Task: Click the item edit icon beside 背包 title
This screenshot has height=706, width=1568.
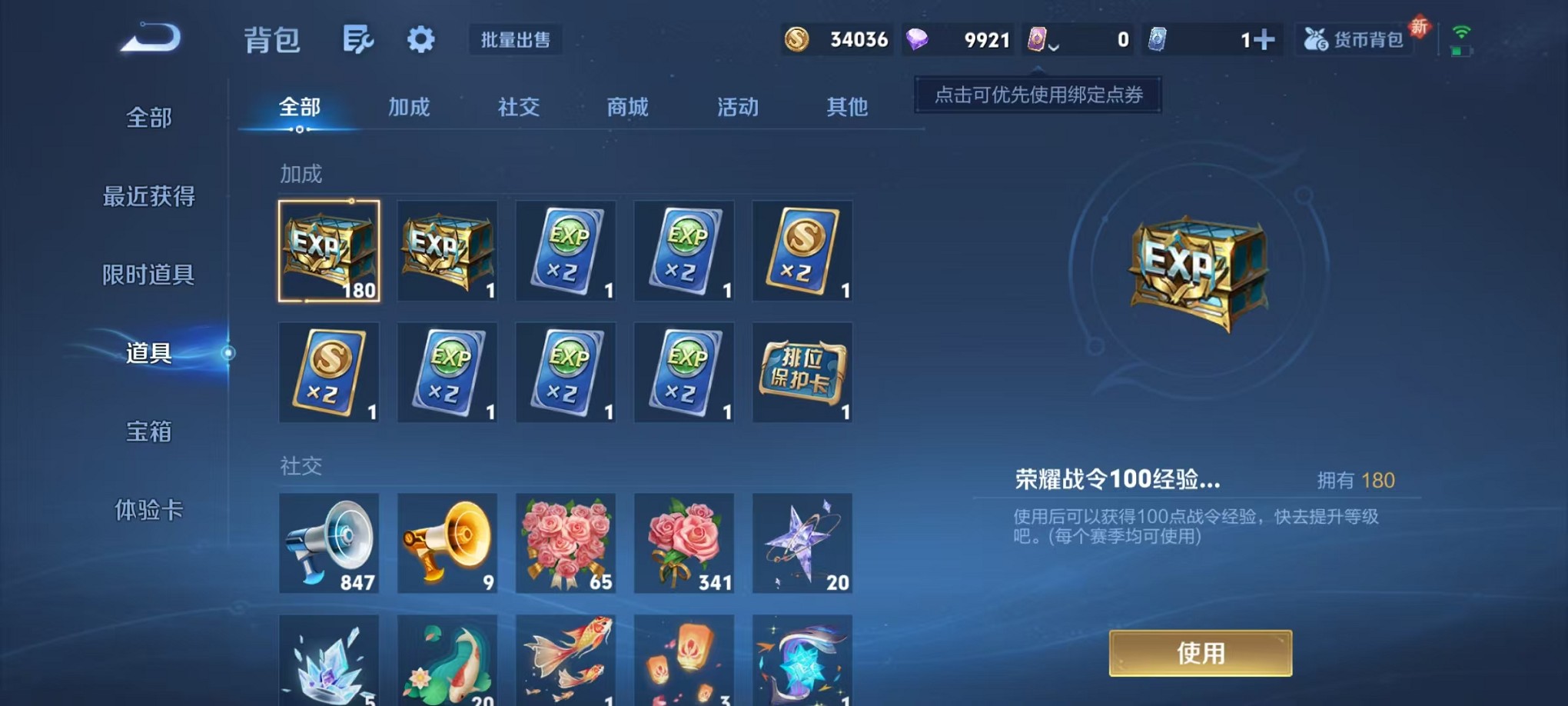Action: click(x=360, y=39)
